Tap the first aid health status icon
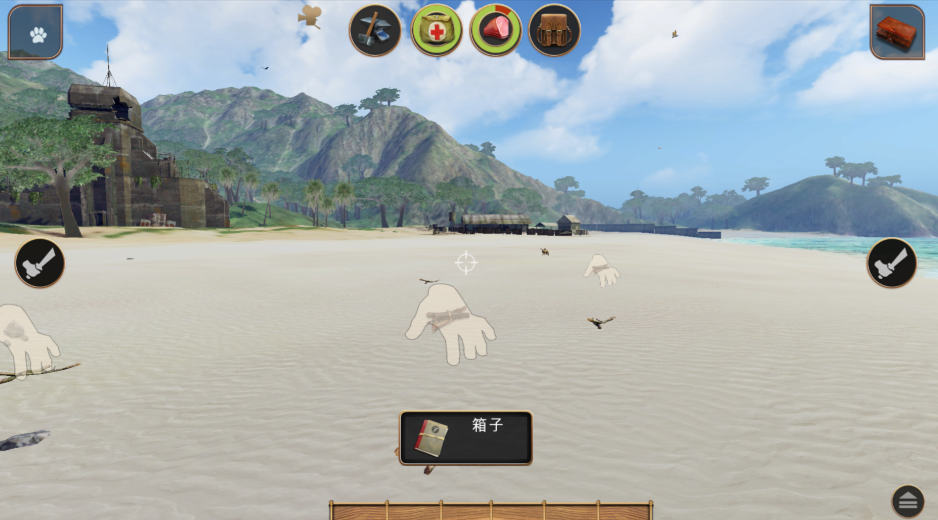The width and height of the screenshot is (938, 520). click(436, 31)
